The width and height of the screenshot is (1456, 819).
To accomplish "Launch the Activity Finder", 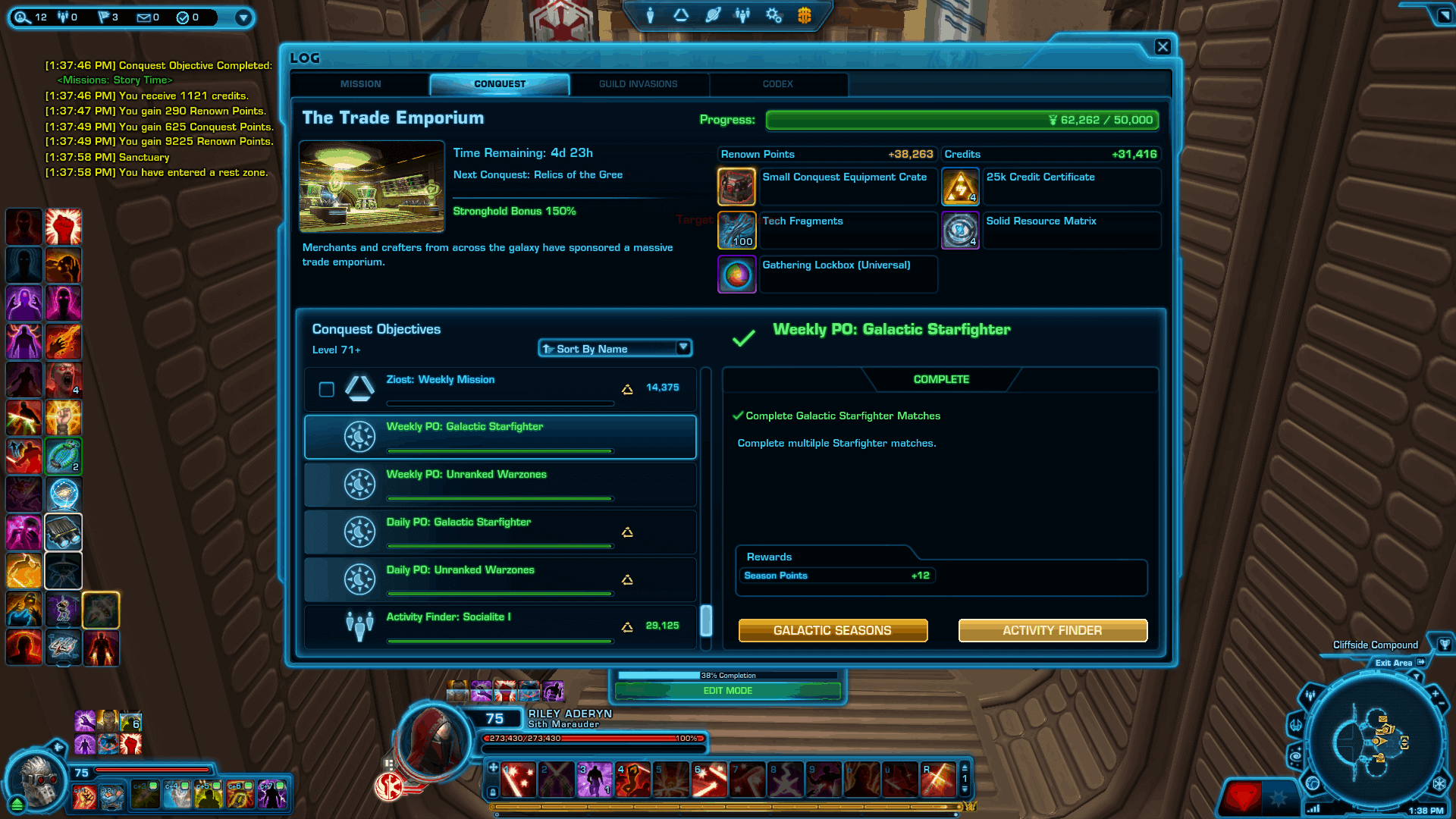I will [x=1053, y=630].
